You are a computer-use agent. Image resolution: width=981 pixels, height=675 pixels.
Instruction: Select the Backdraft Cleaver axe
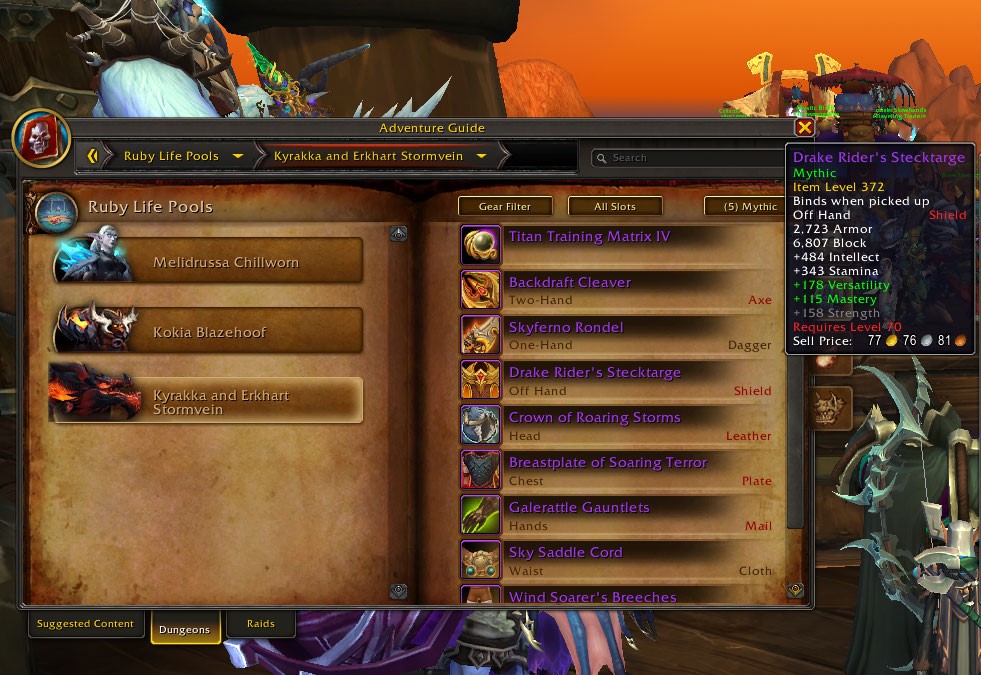(x=569, y=283)
